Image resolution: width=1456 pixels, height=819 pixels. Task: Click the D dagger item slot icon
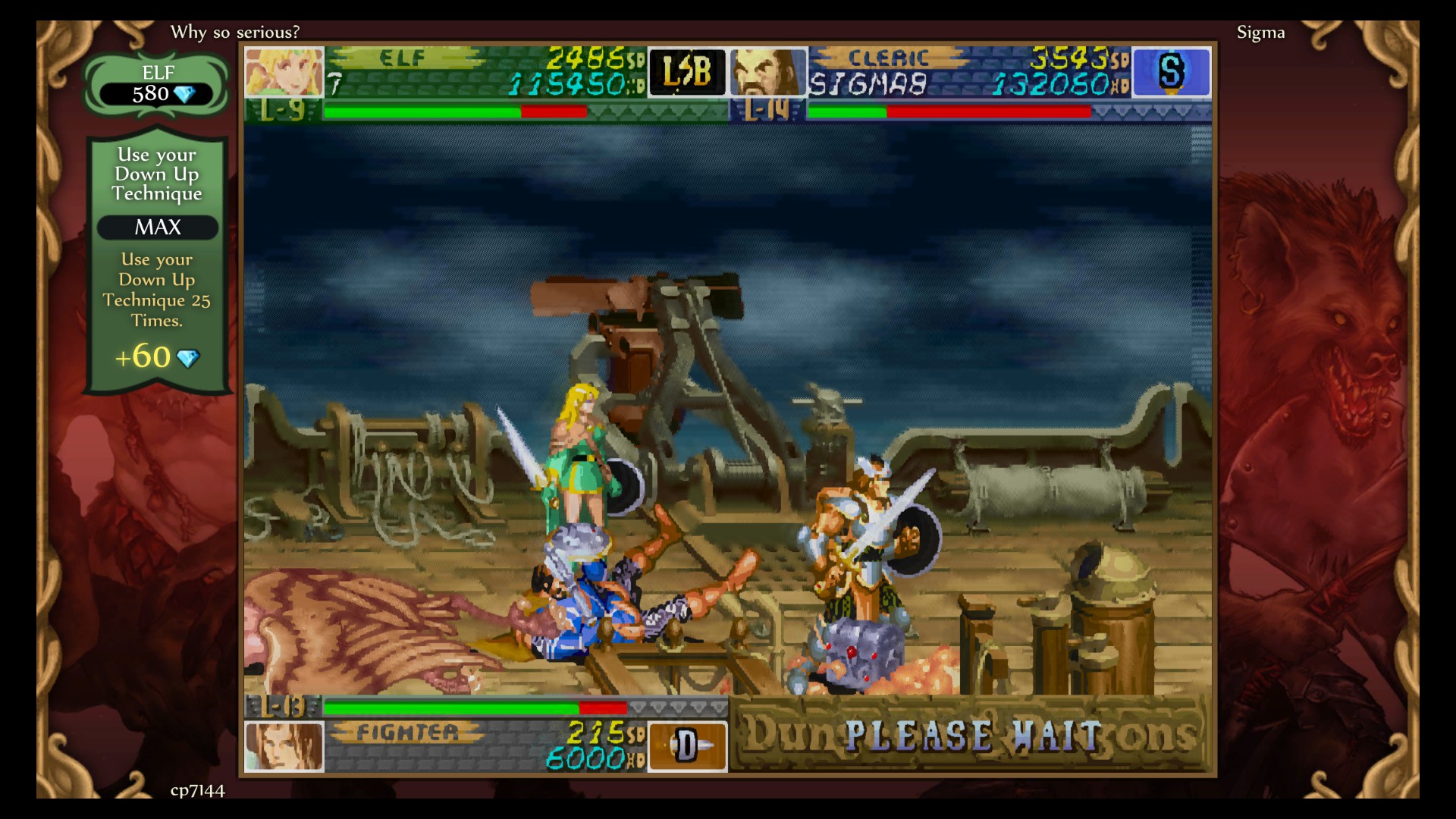[687, 747]
